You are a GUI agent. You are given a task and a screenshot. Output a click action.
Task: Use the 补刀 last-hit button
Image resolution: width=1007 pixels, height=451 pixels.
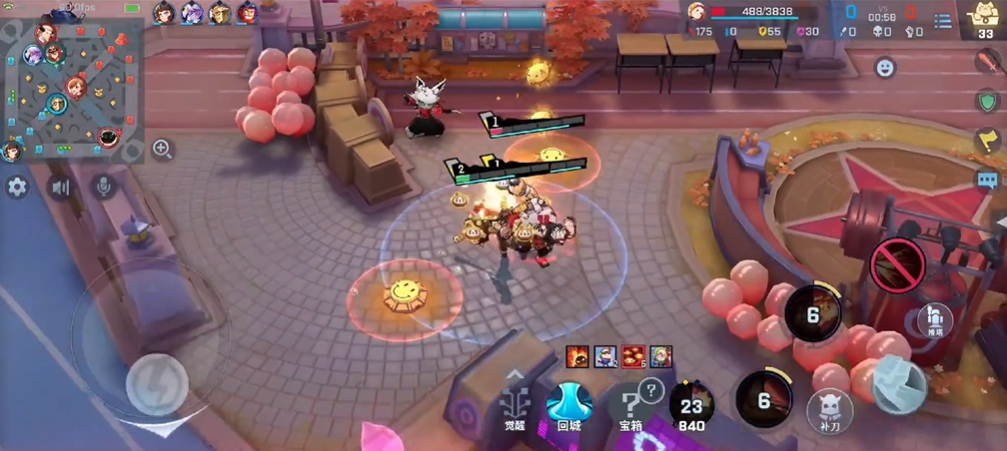(830, 410)
